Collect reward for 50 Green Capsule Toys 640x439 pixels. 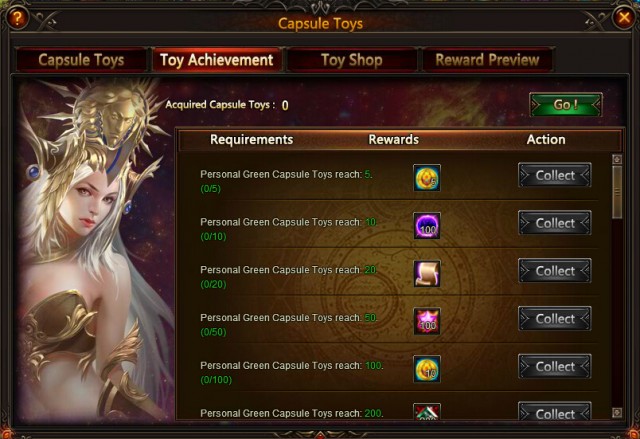pyautogui.click(x=555, y=319)
